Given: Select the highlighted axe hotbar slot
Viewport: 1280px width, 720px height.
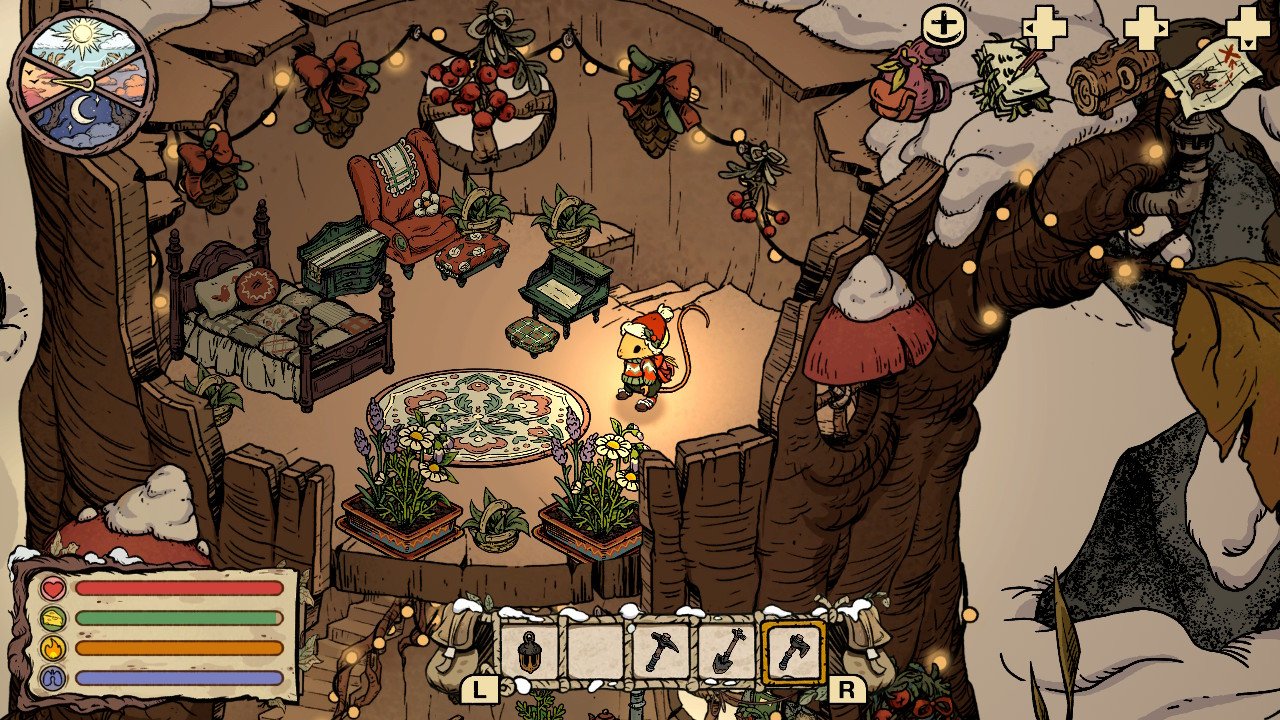Looking at the screenshot, I should coord(793,653).
